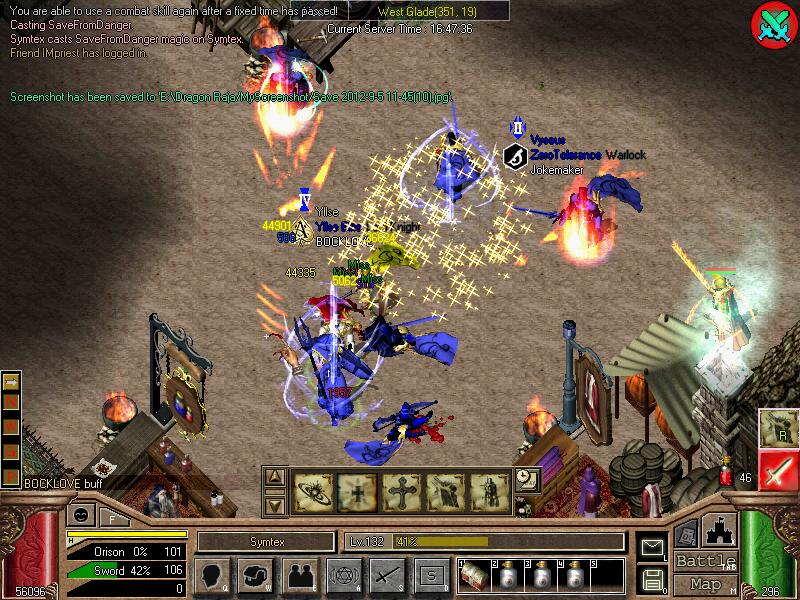Image resolution: width=800 pixels, height=600 pixels.
Task: Open the mail envelope icon
Action: 652,547
